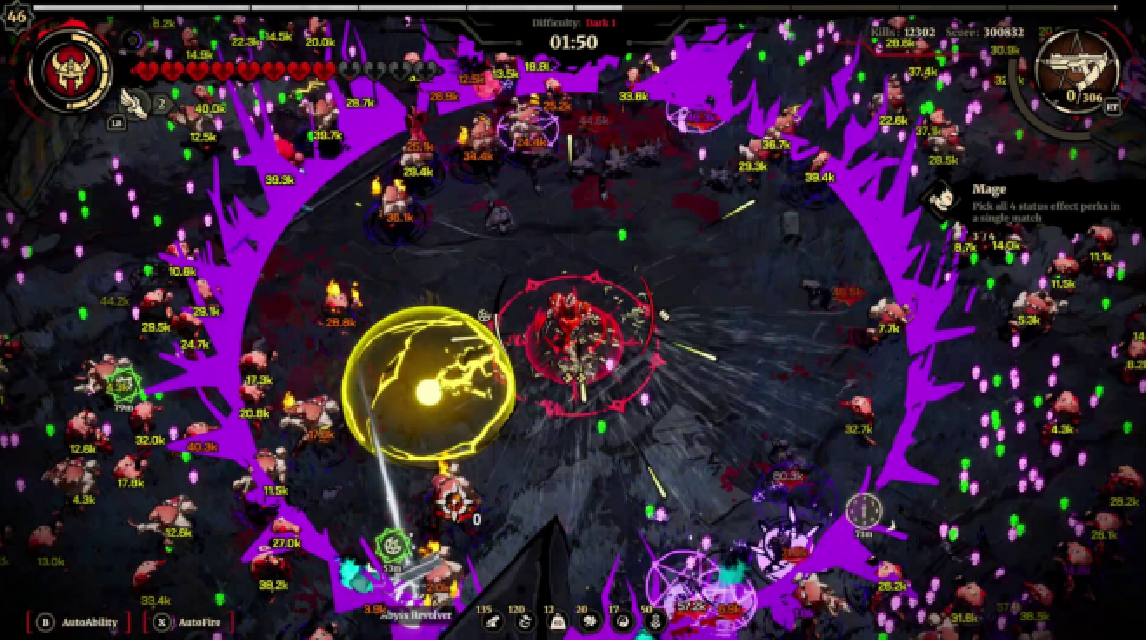Screen dimensions: 1146x640
Task: Choose the perk icon showing 17
Action: (622, 622)
